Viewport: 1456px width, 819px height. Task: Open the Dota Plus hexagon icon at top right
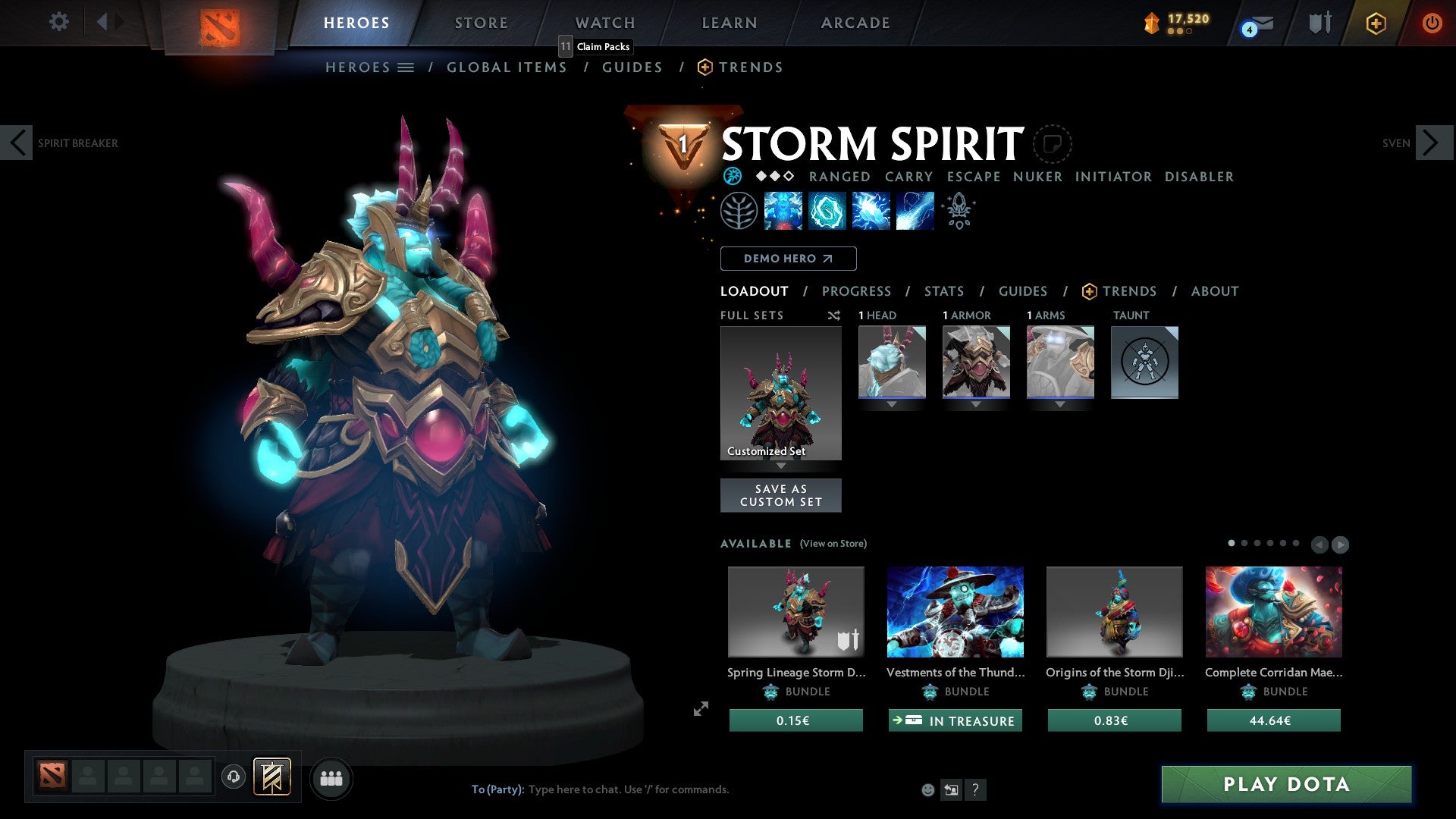click(x=1376, y=23)
